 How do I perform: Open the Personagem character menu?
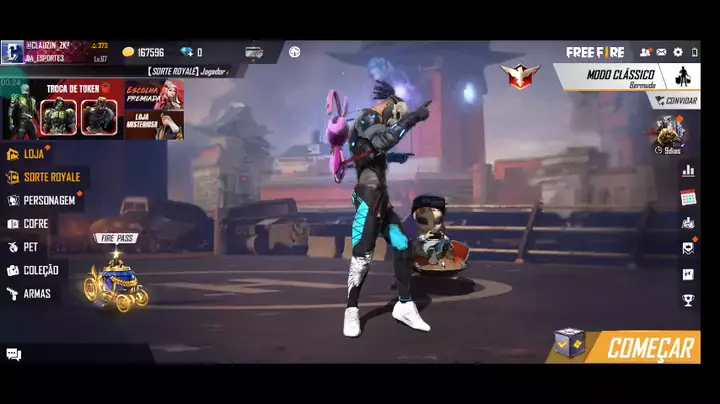48,200
